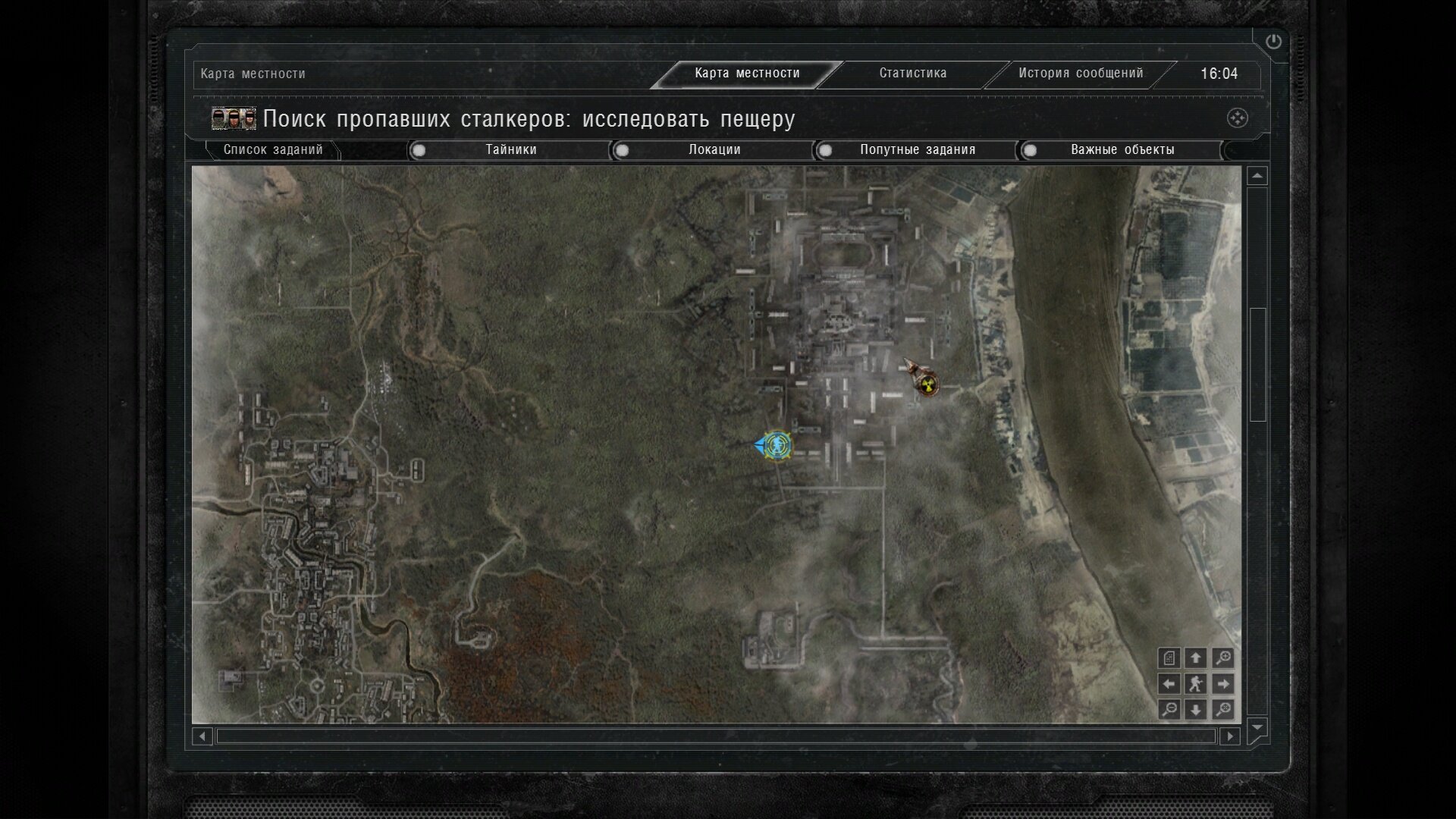Pan the map down with arrow button
The height and width of the screenshot is (819, 1456).
(x=1195, y=710)
